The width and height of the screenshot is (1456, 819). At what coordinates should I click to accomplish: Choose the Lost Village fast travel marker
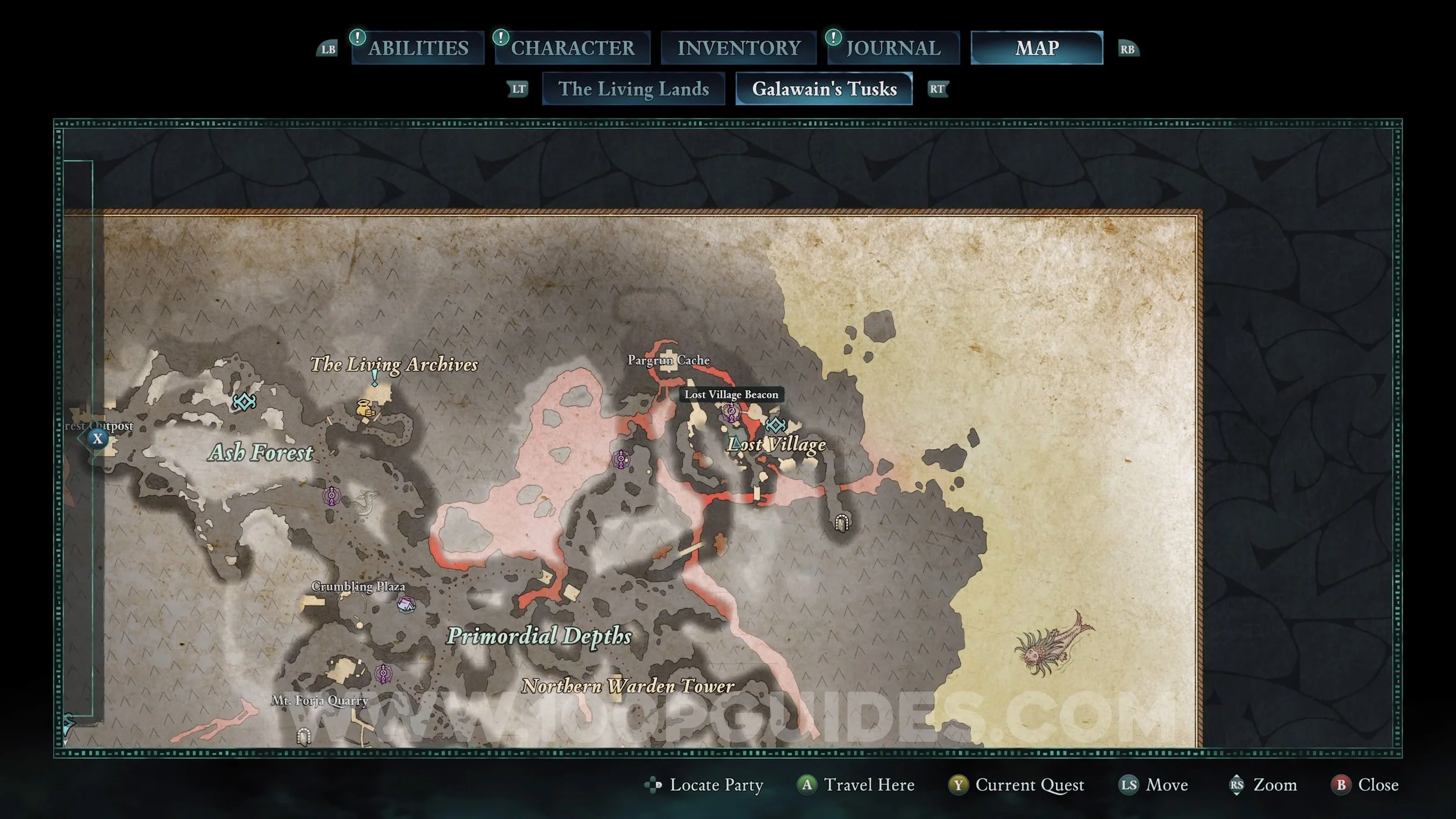tap(775, 425)
